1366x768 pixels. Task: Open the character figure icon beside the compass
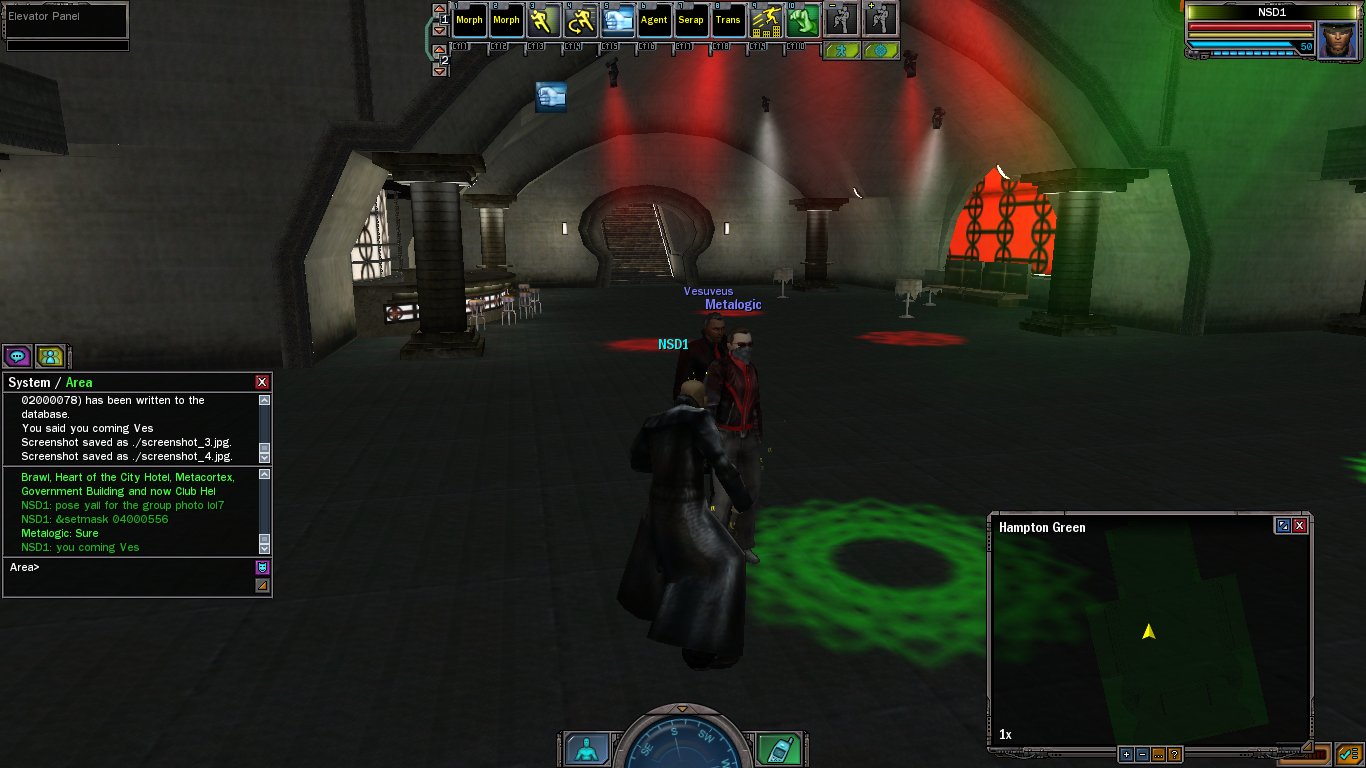click(x=587, y=748)
